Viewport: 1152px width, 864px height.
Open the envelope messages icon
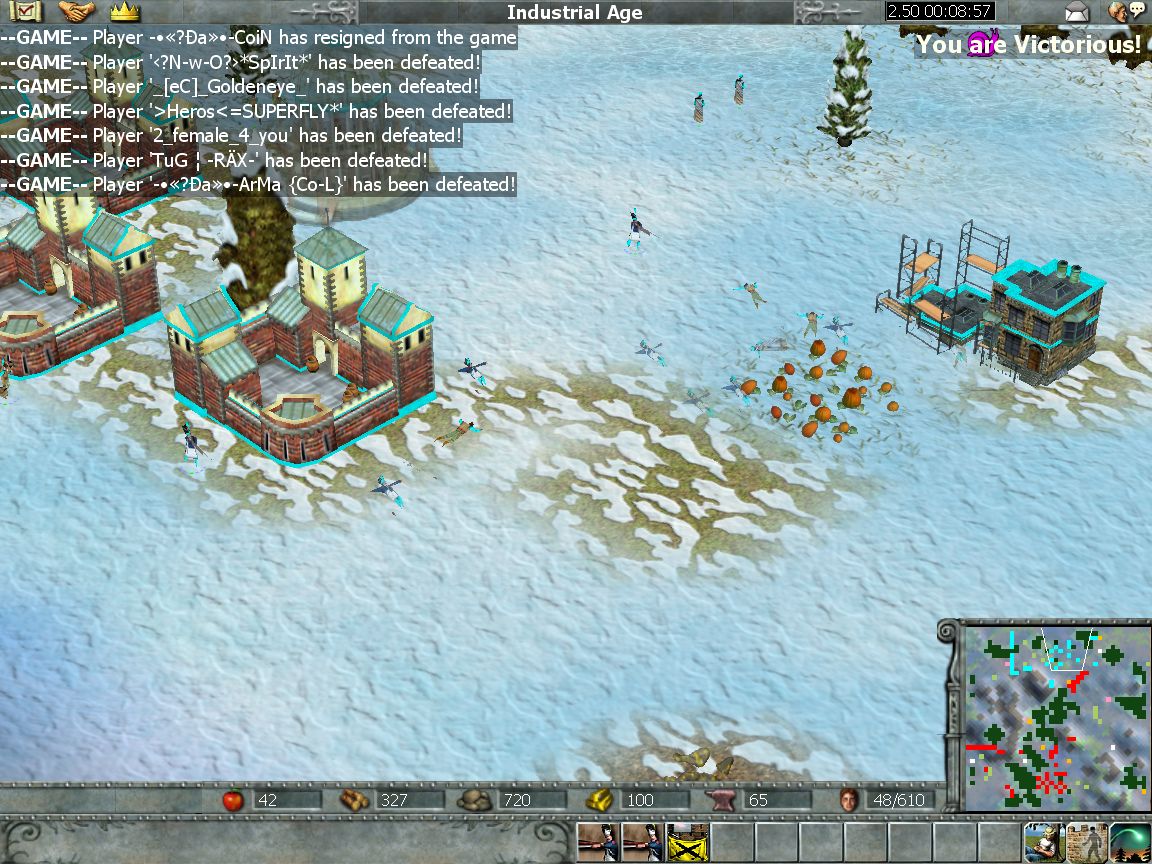click(x=1076, y=13)
